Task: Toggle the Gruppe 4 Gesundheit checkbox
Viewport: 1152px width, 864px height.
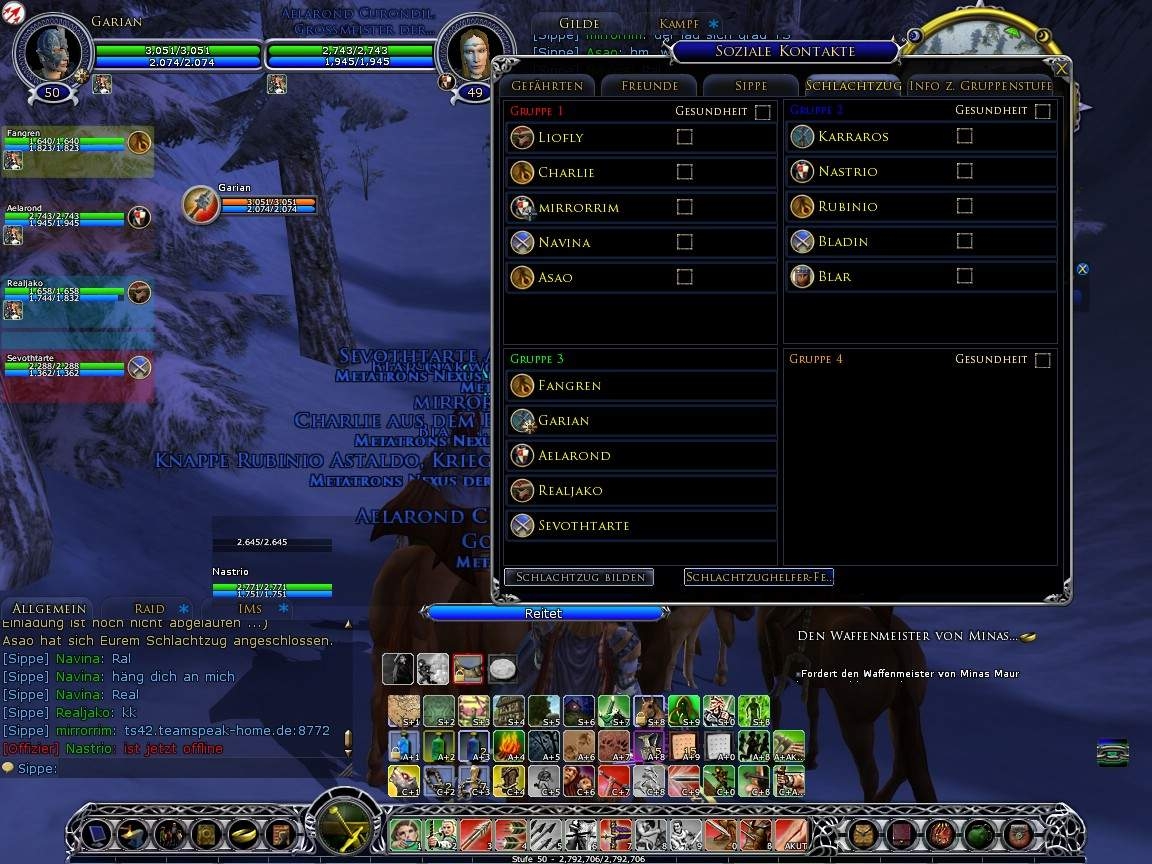Action: [1043, 360]
